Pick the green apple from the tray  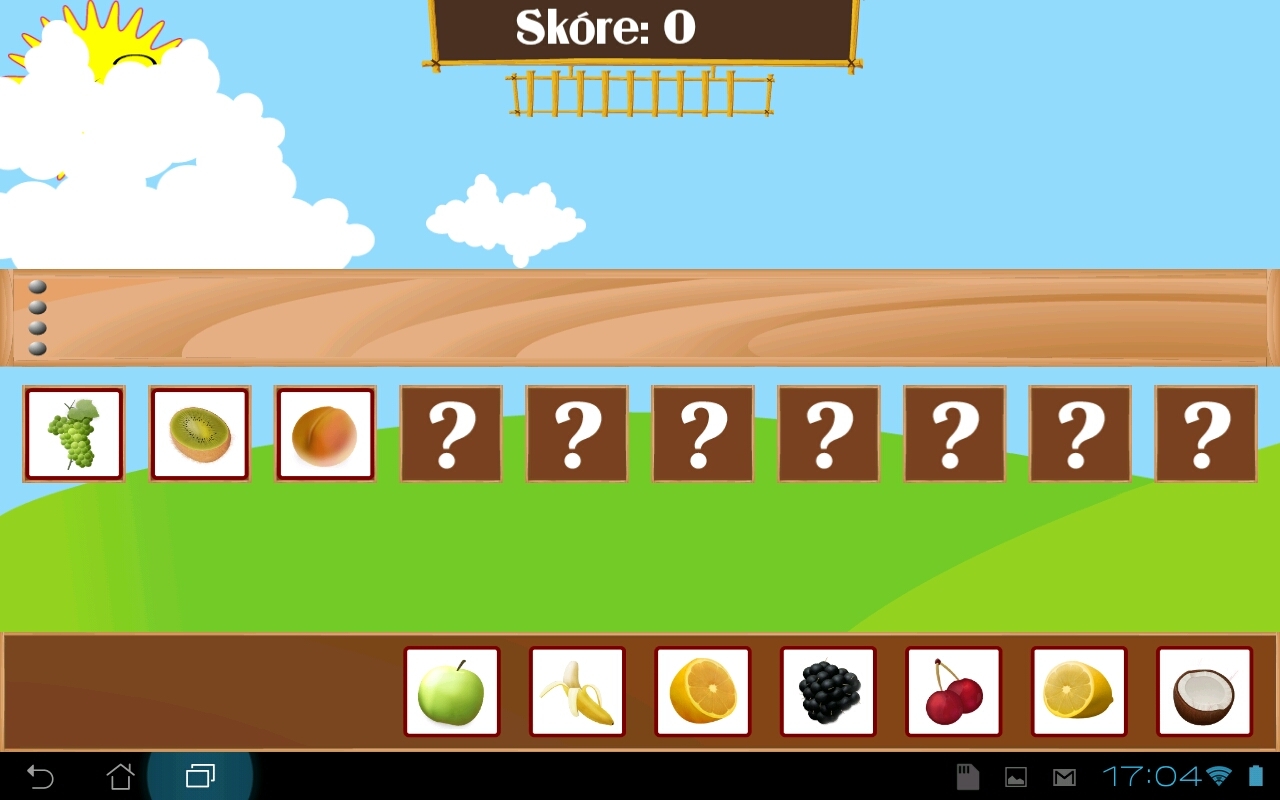(451, 691)
